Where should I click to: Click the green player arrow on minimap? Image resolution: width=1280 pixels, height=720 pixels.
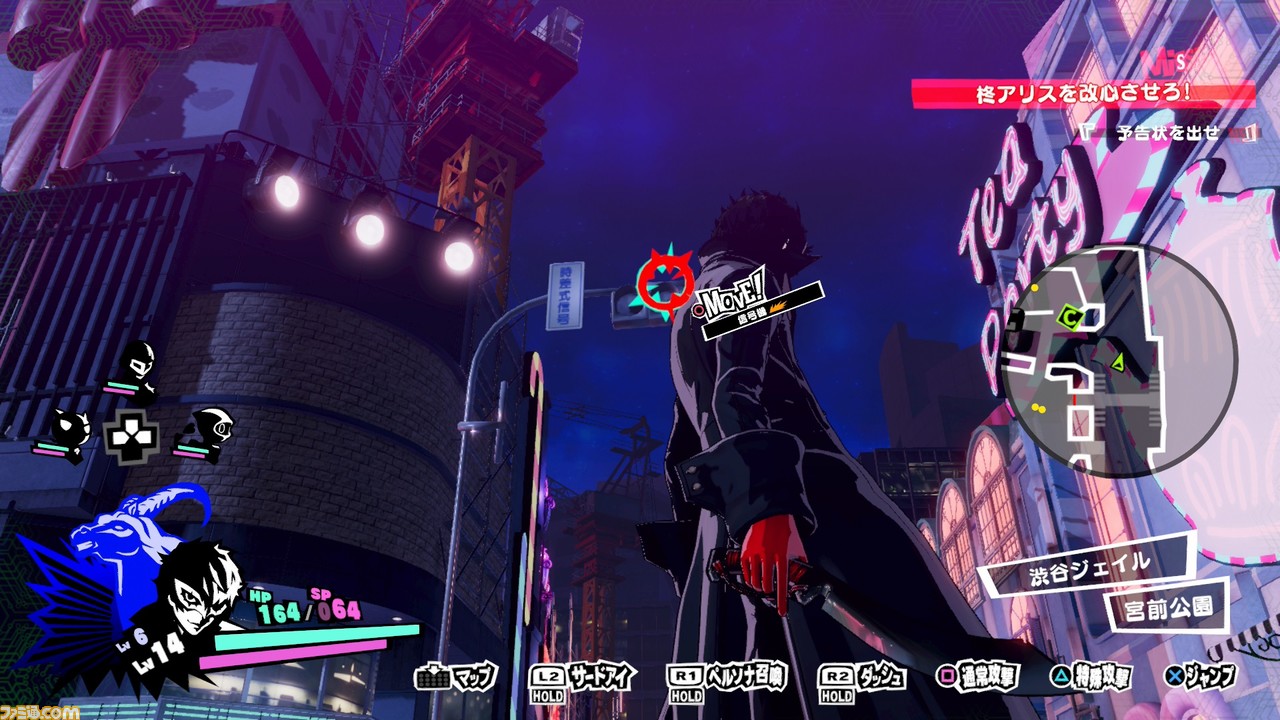[1118, 361]
